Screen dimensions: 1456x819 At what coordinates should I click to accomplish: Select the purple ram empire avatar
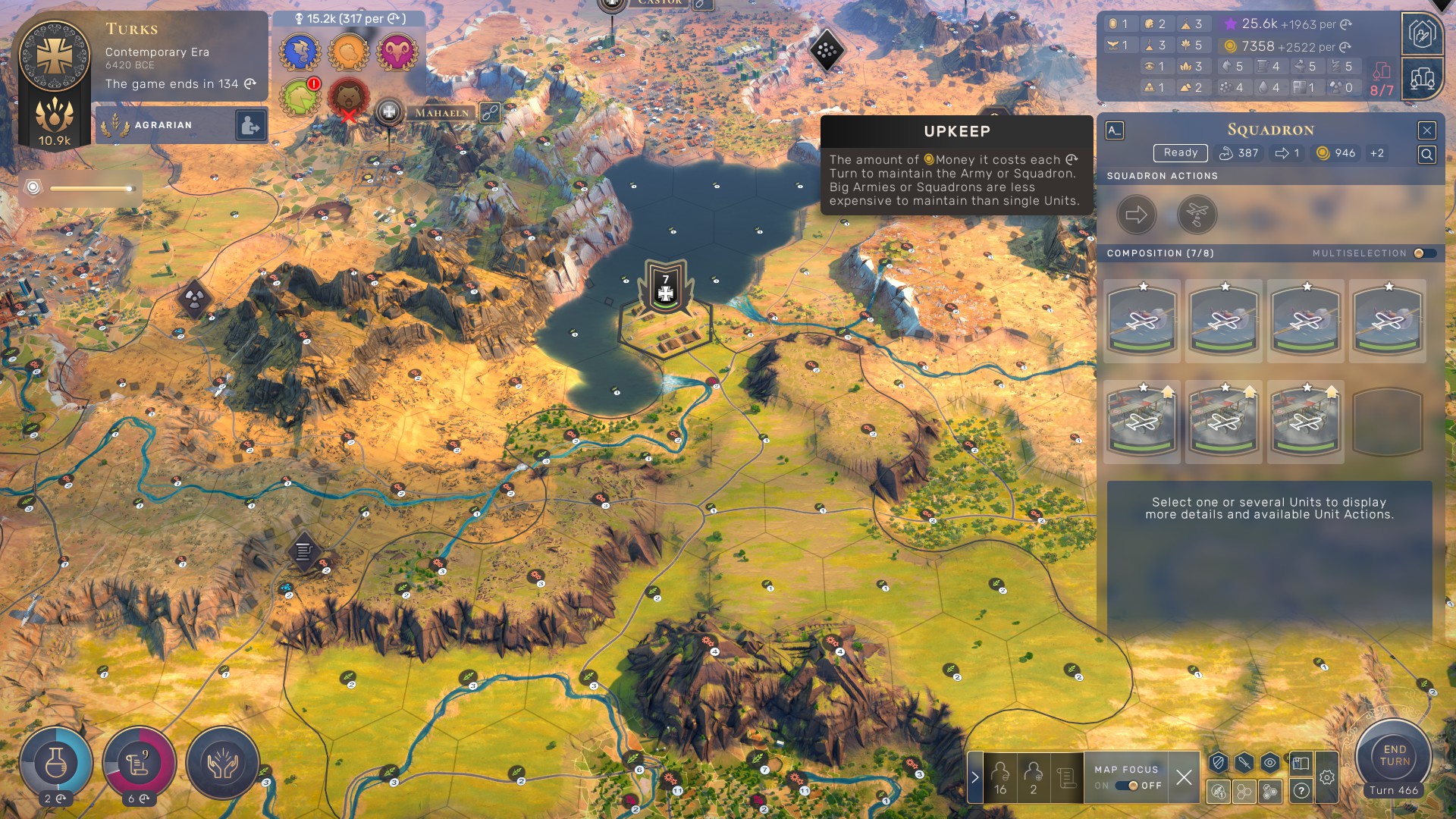point(397,52)
